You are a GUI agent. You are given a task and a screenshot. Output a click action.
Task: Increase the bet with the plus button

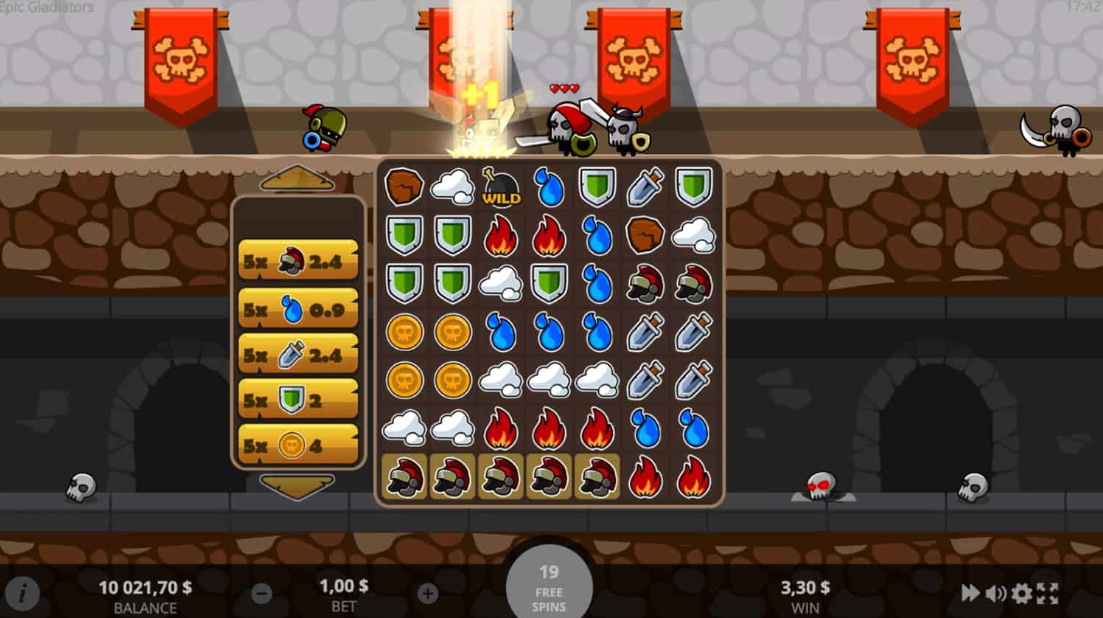[x=428, y=593]
